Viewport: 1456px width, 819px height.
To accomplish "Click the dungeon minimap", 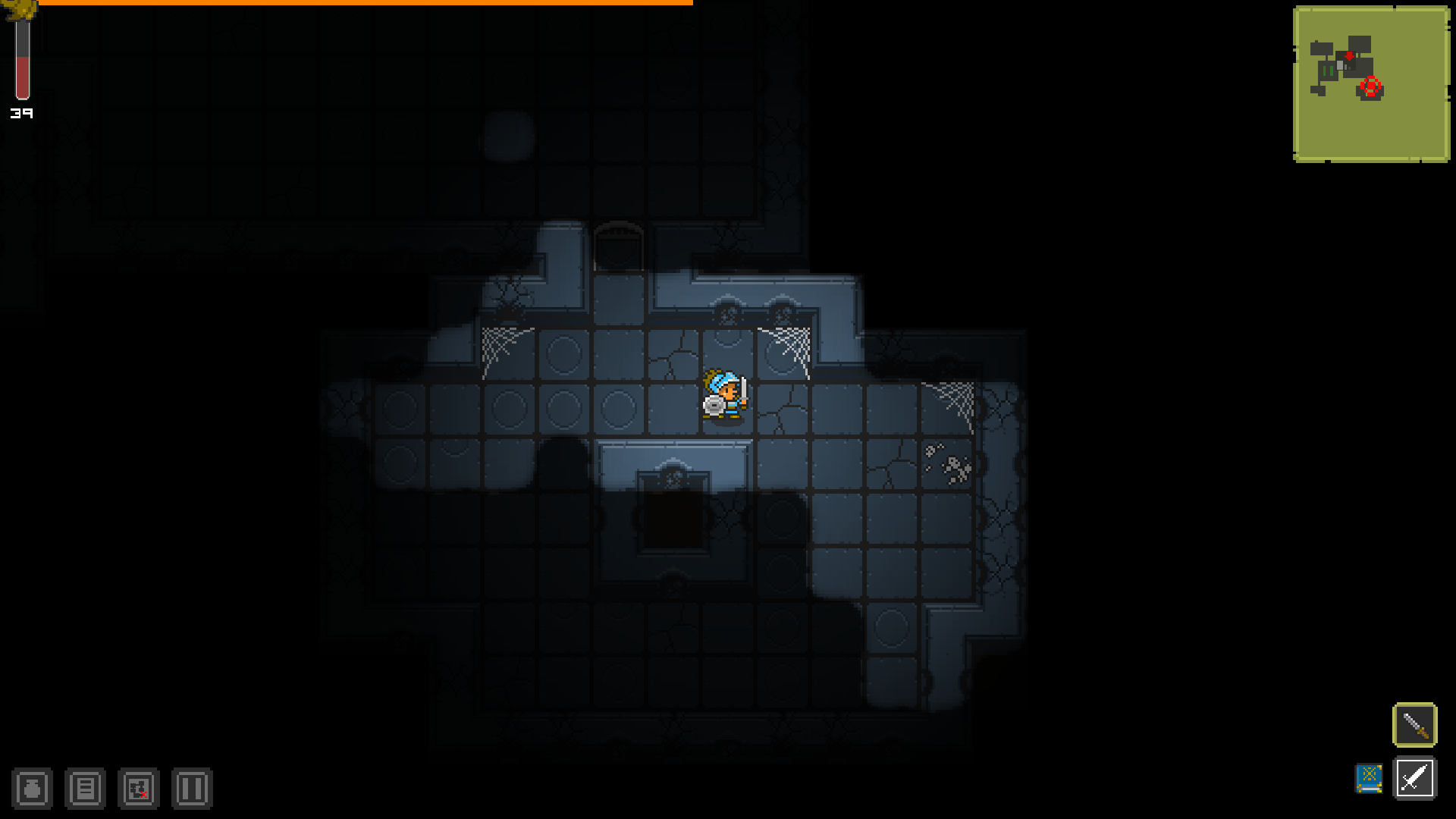I will coord(1371,84).
